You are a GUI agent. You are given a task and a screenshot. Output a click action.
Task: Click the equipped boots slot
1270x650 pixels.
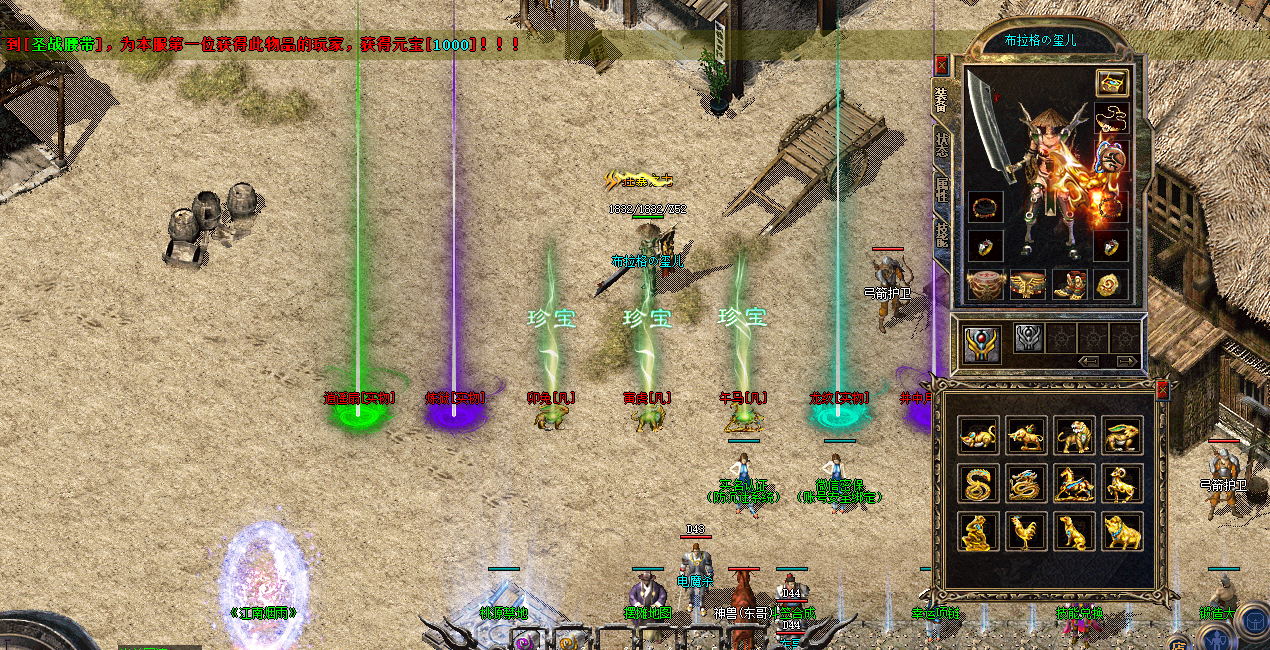[x=1069, y=285]
